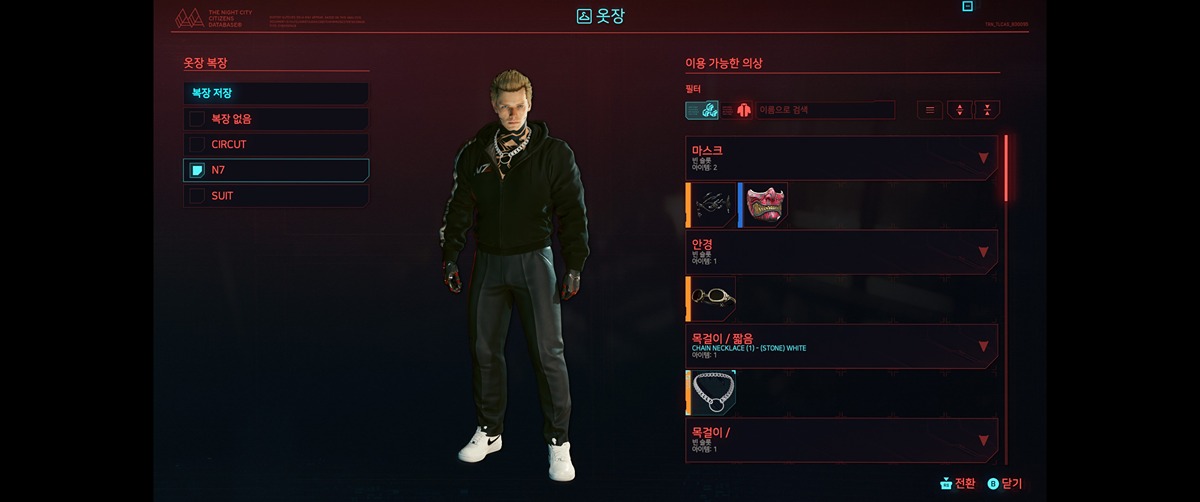Screen dimensions: 1200x502
Task: Select the silver chain necklace item
Action: coord(714,392)
